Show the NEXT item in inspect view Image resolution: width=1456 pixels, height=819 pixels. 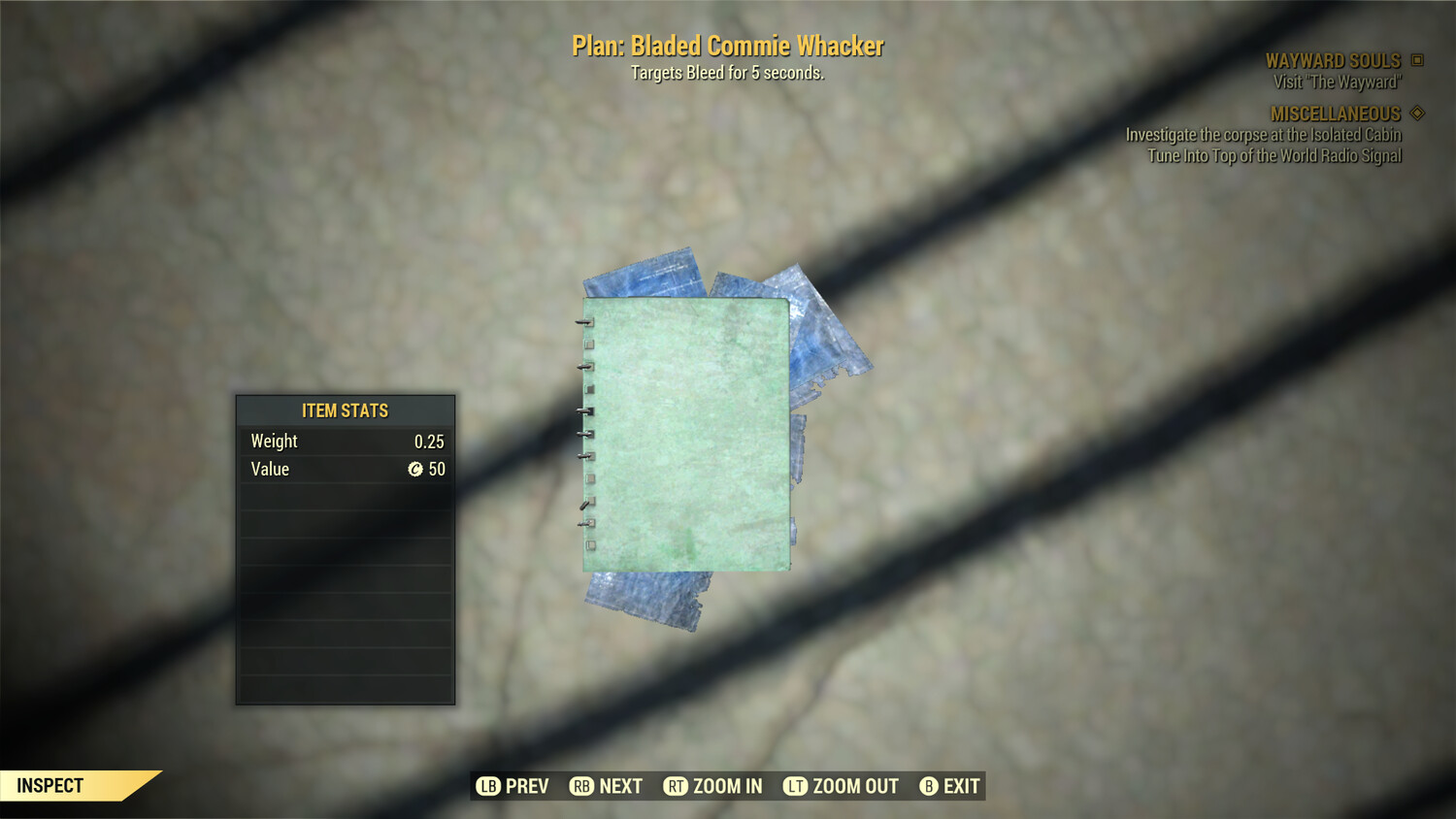pos(607,786)
